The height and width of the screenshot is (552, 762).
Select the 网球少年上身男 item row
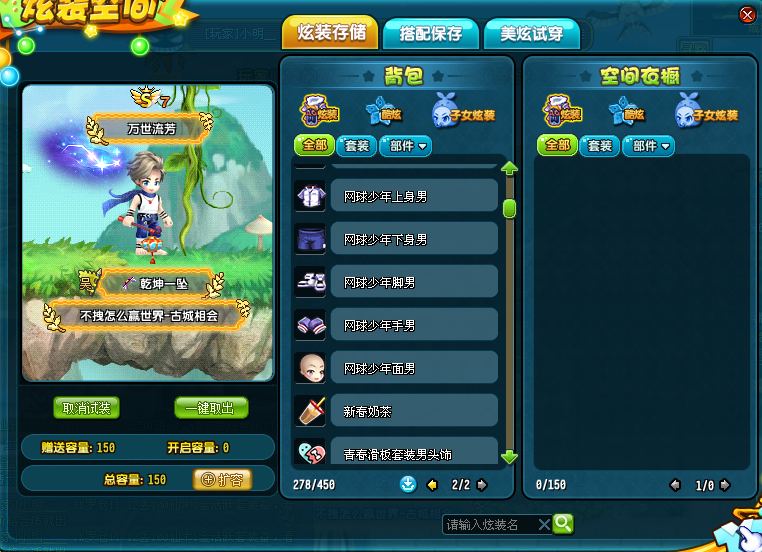tap(413, 196)
